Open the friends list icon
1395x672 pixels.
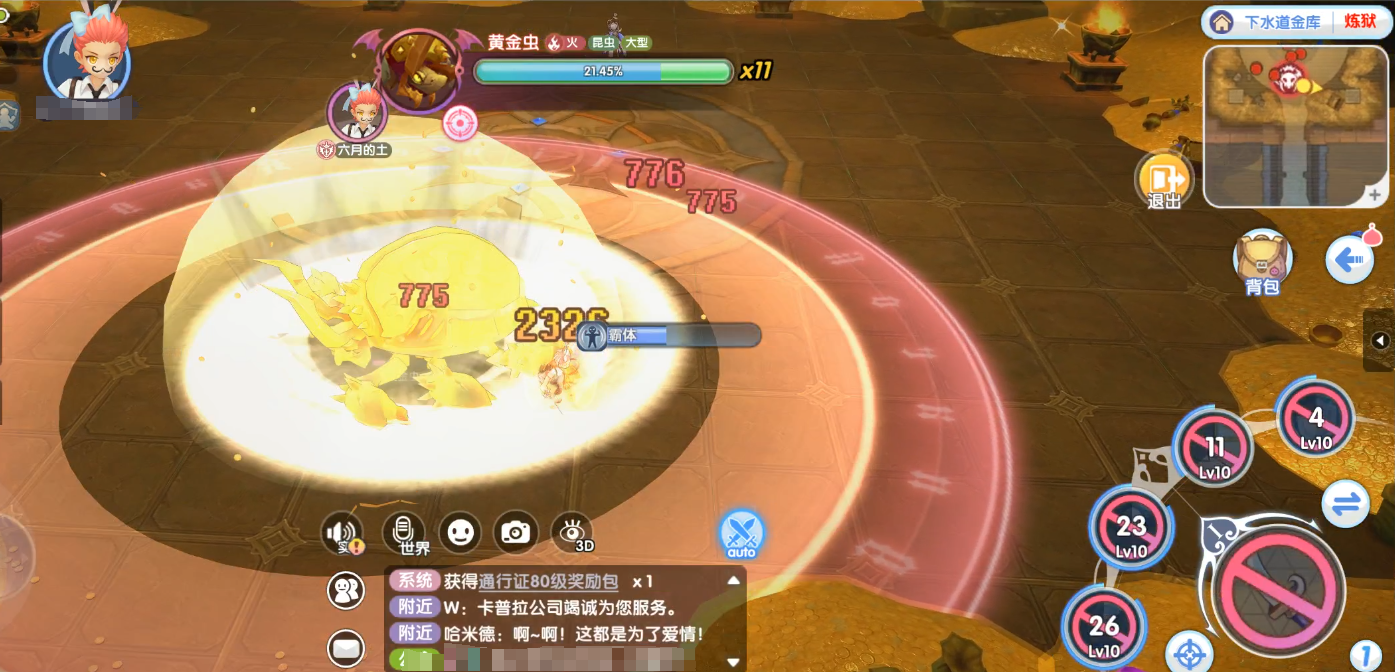click(346, 590)
